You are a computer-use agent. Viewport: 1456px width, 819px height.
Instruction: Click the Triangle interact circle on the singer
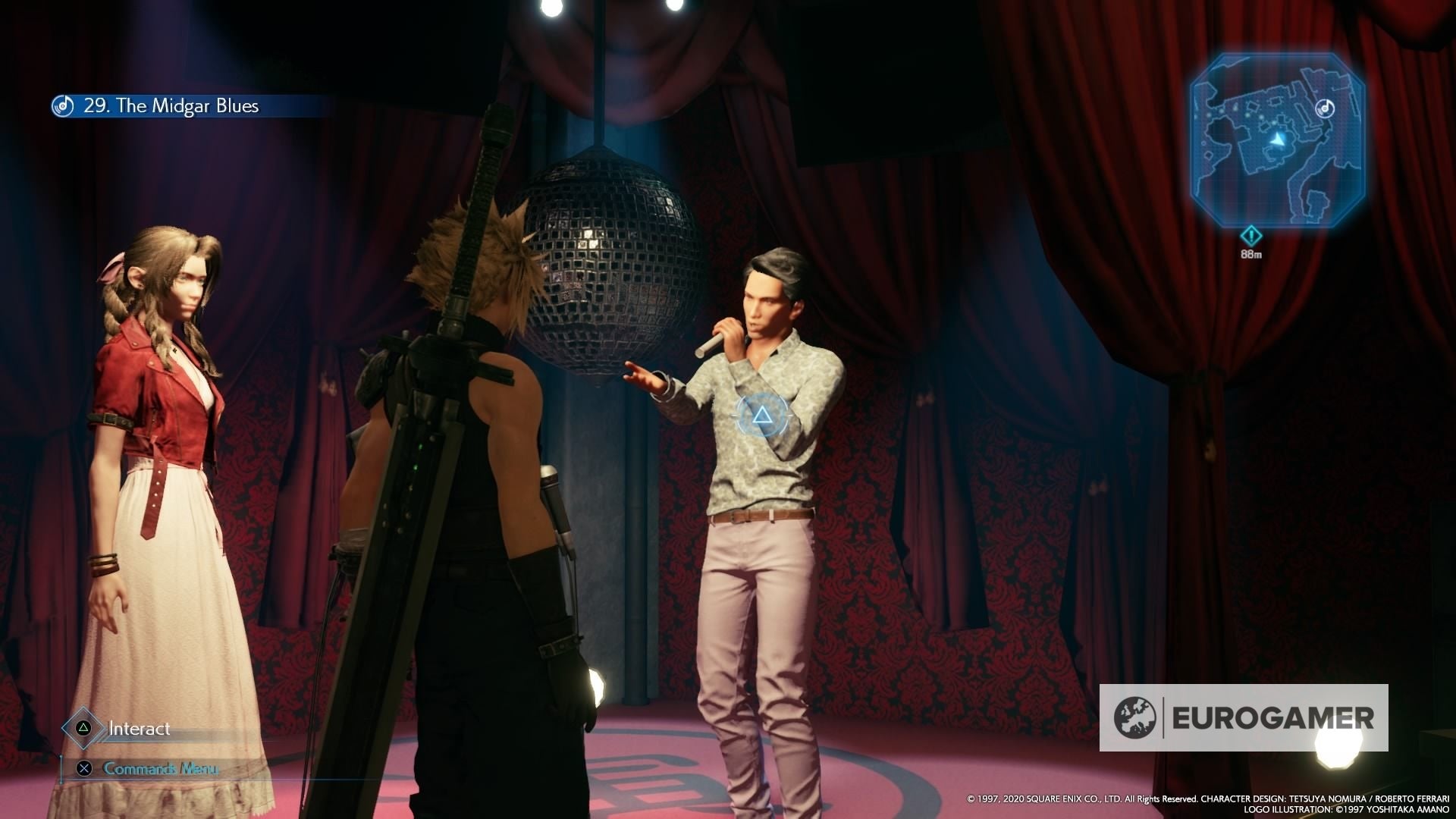coord(763,416)
